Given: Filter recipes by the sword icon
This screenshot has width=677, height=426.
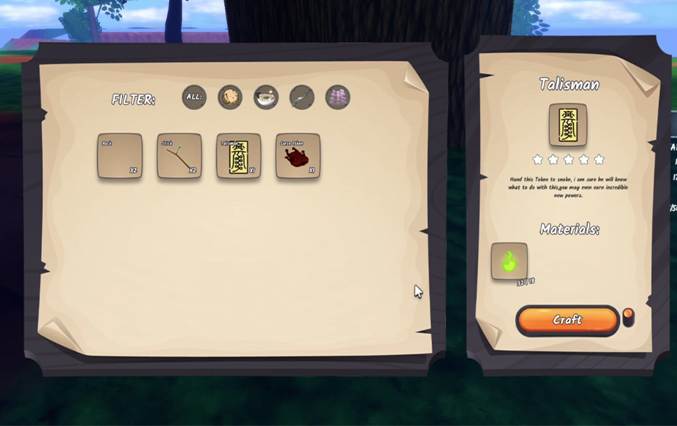Looking at the screenshot, I should click(302, 97).
